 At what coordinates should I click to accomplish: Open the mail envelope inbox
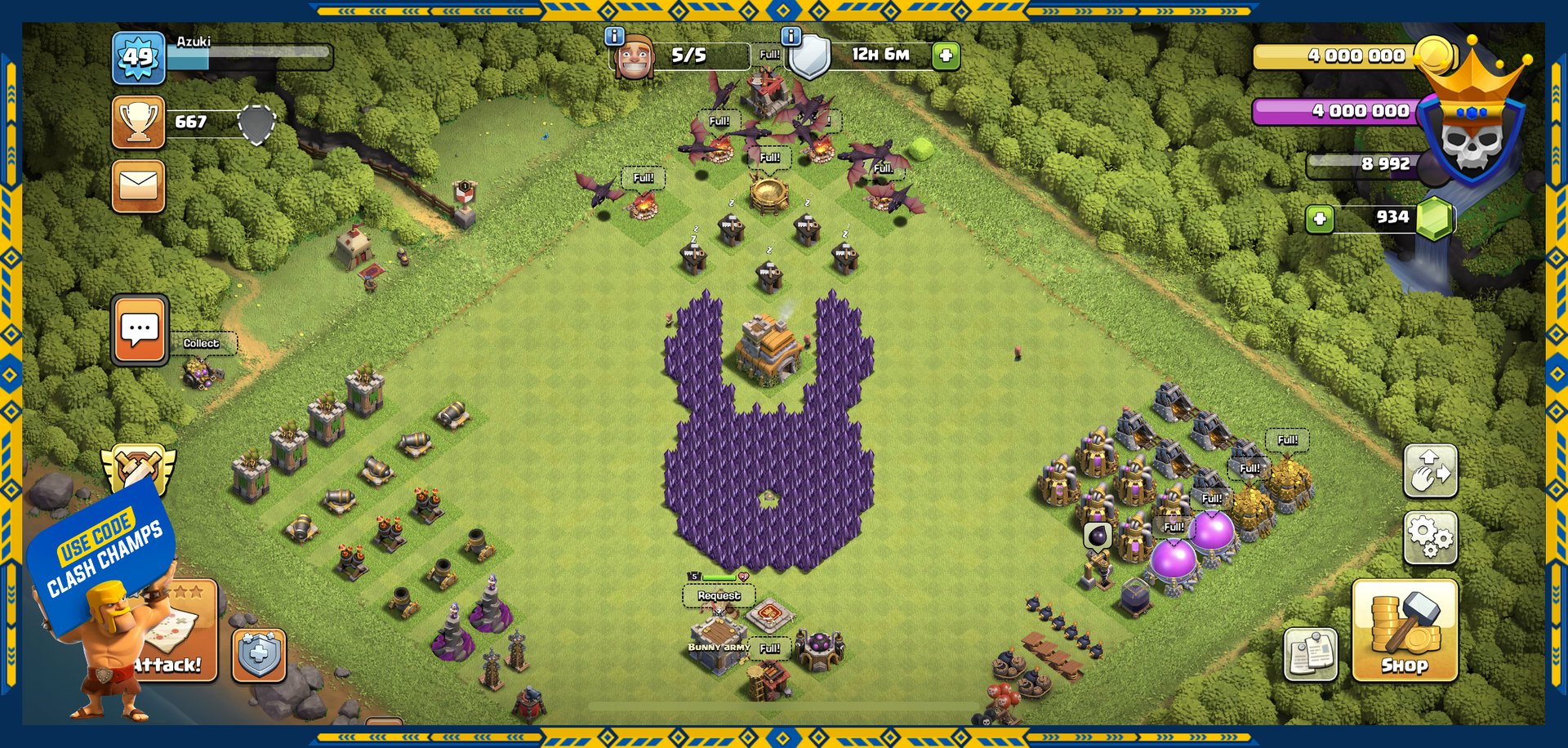pyautogui.click(x=138, y=186)
